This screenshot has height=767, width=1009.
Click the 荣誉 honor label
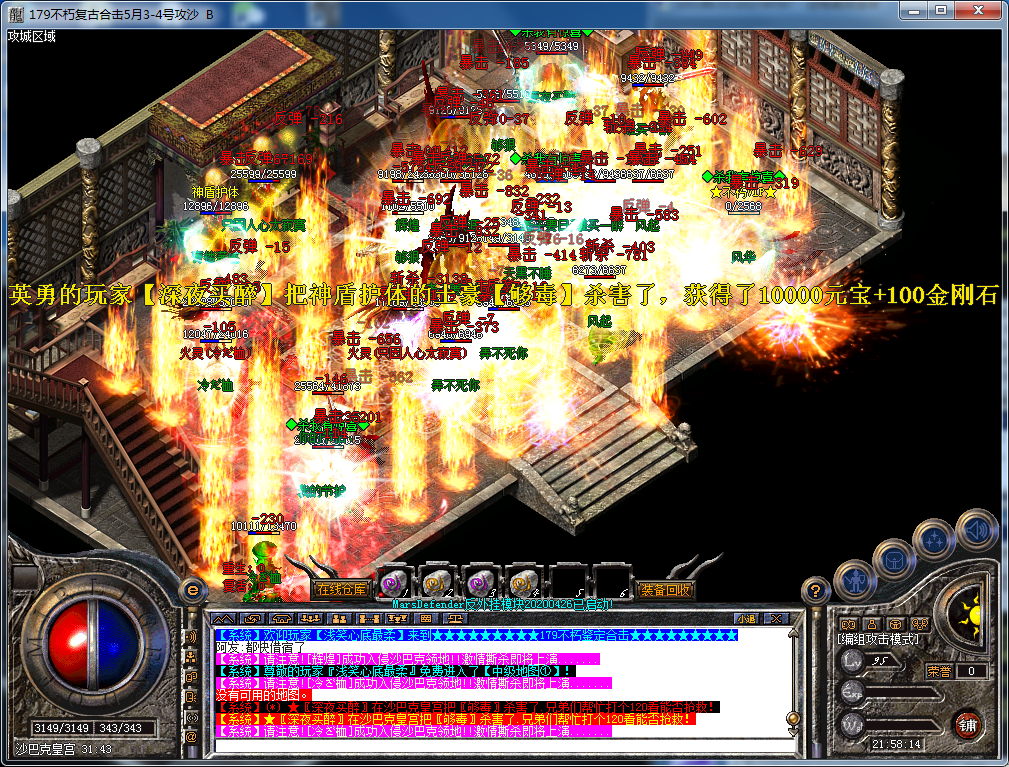[938, 671]
